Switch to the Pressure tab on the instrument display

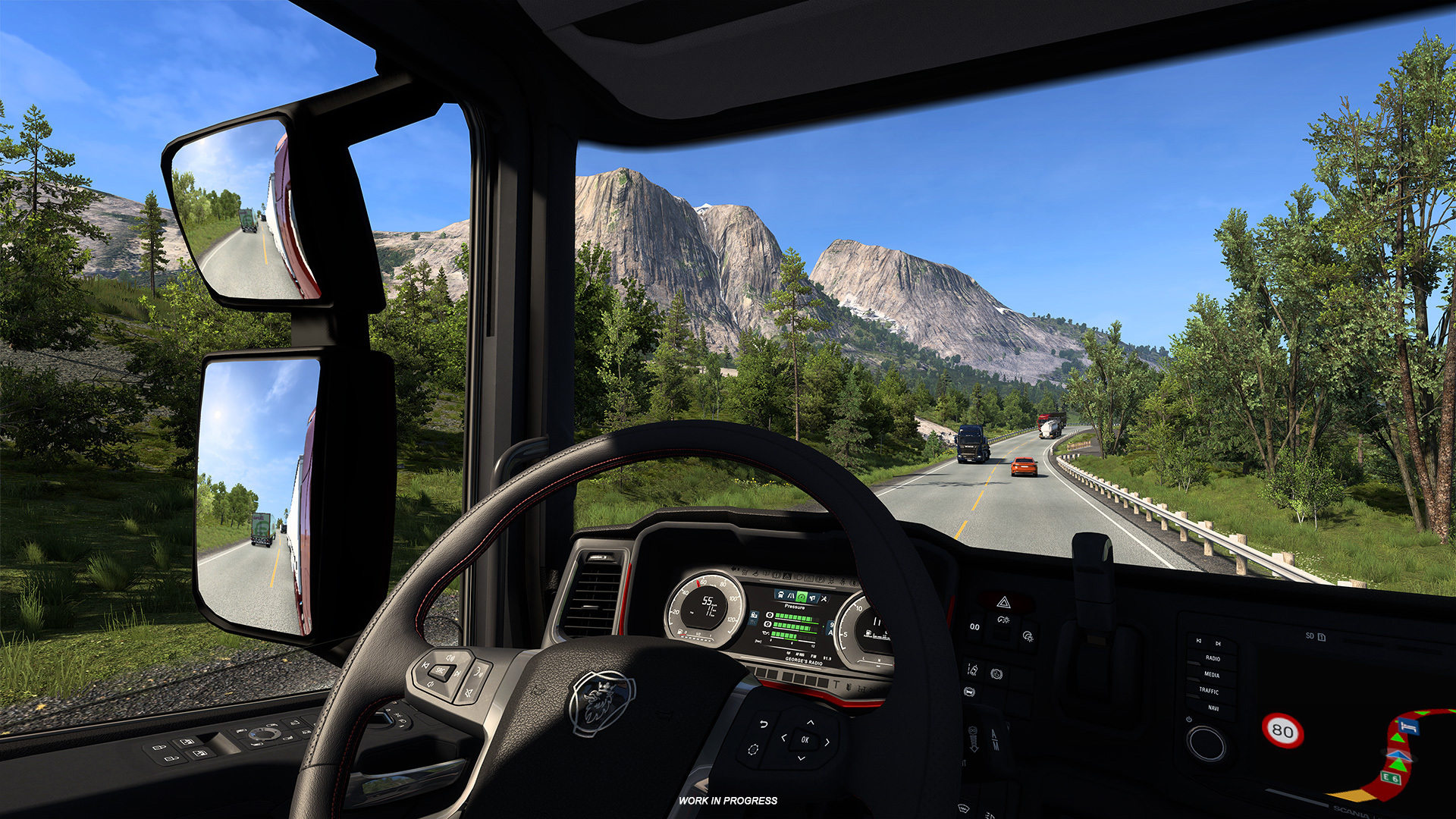click(802, 595)
